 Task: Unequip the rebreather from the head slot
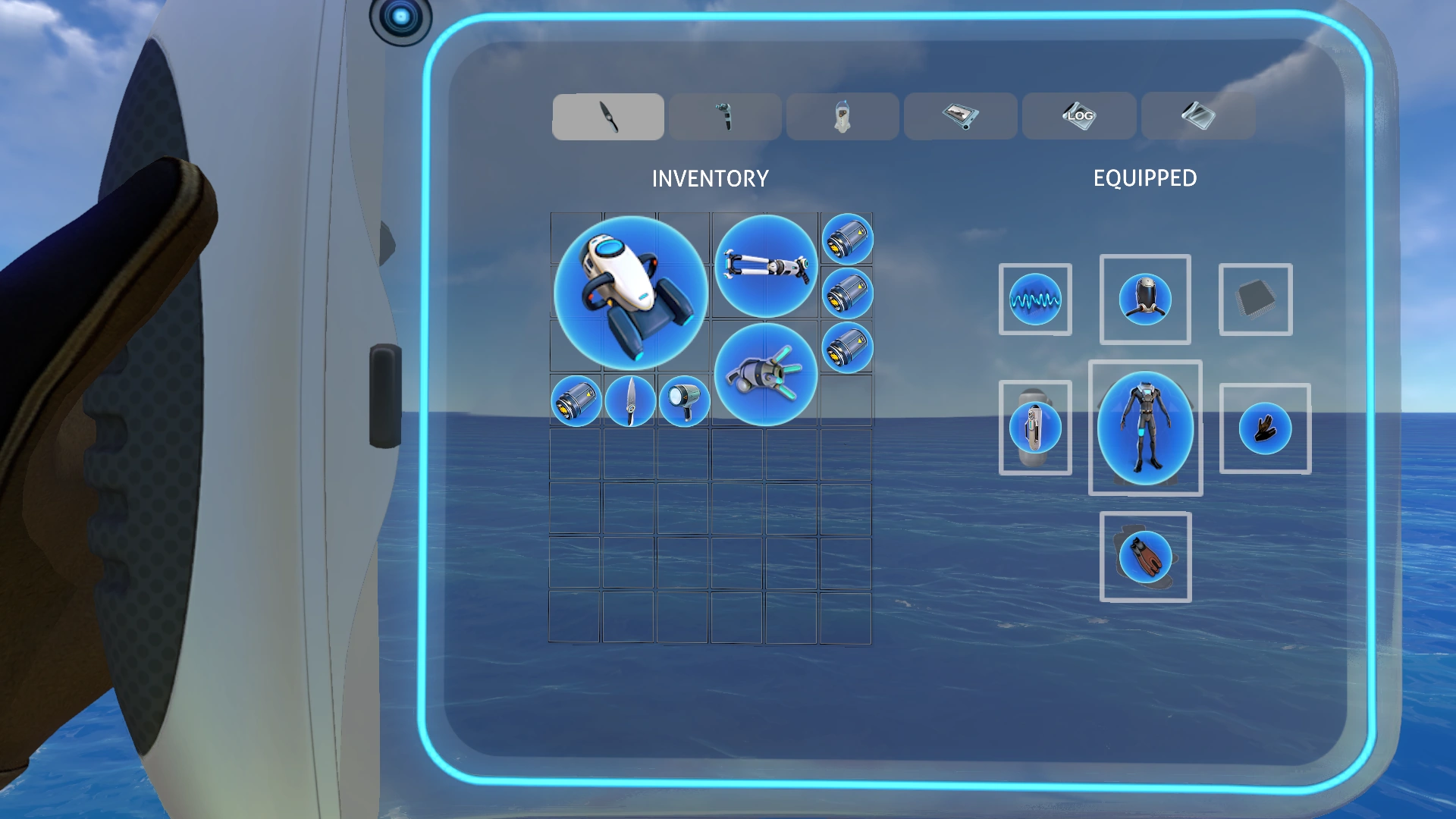1145,298
